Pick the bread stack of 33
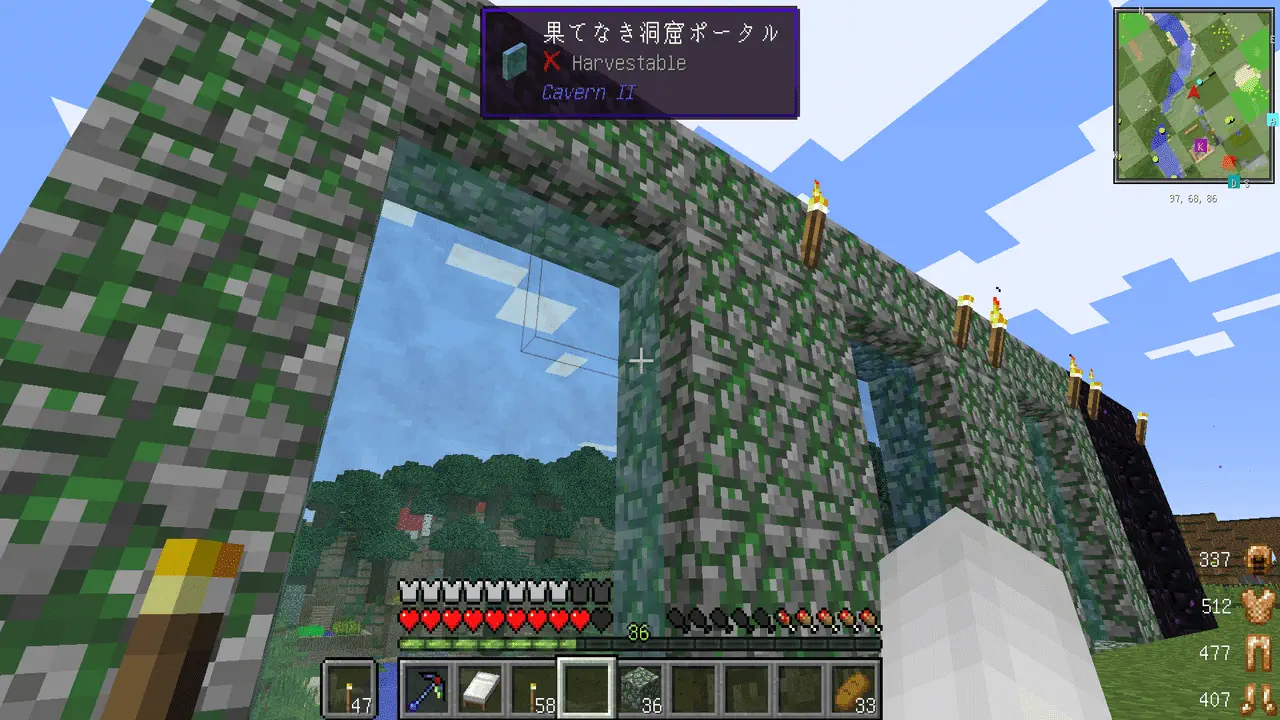The image size is (1280, 720). pos(853,687)
